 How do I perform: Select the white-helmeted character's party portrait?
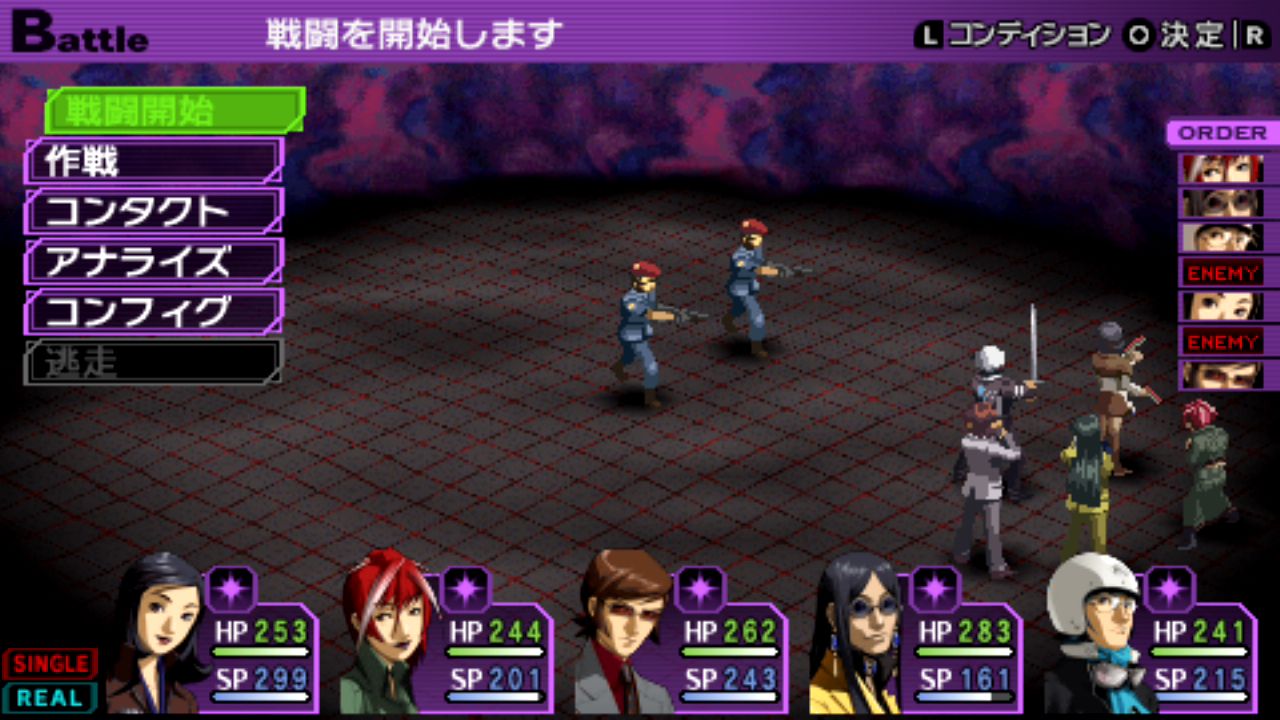click(1092, 635)
